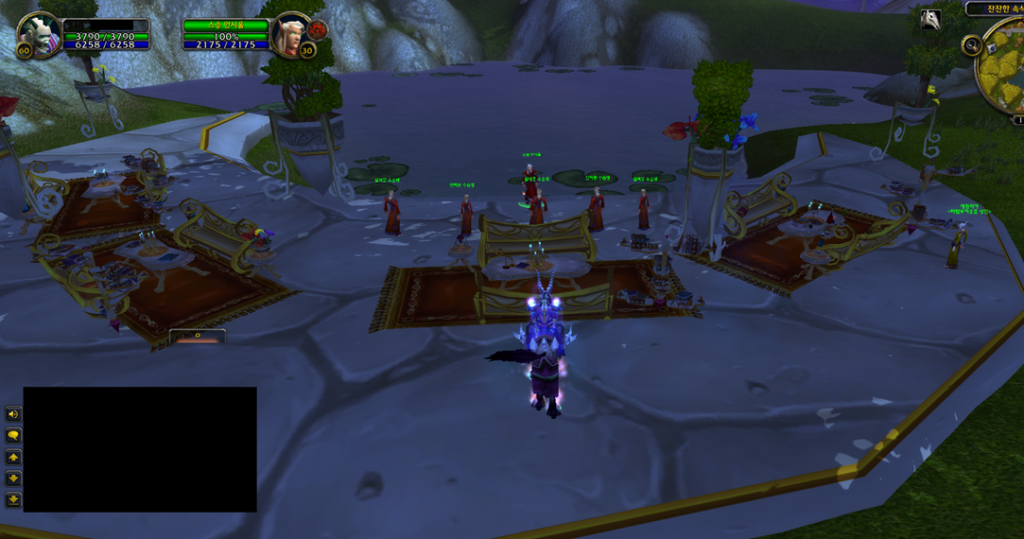This screenshot has width=1024, height=539.
Task: Click the chat down arrow button
Action: (x=13, y=478)
